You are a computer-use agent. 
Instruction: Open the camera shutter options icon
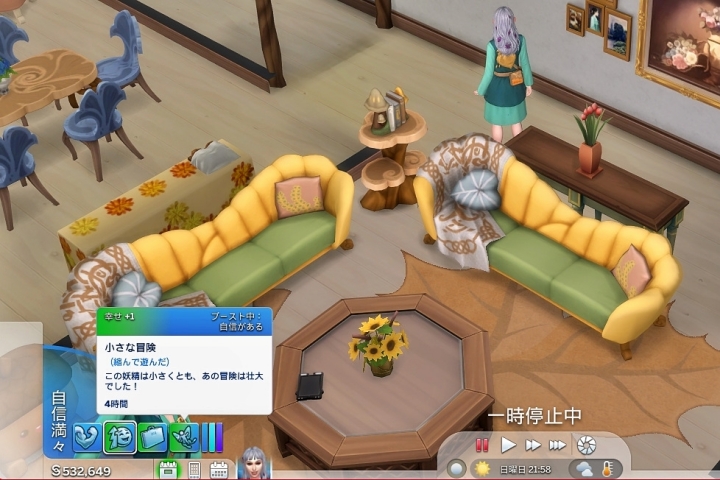586,445
